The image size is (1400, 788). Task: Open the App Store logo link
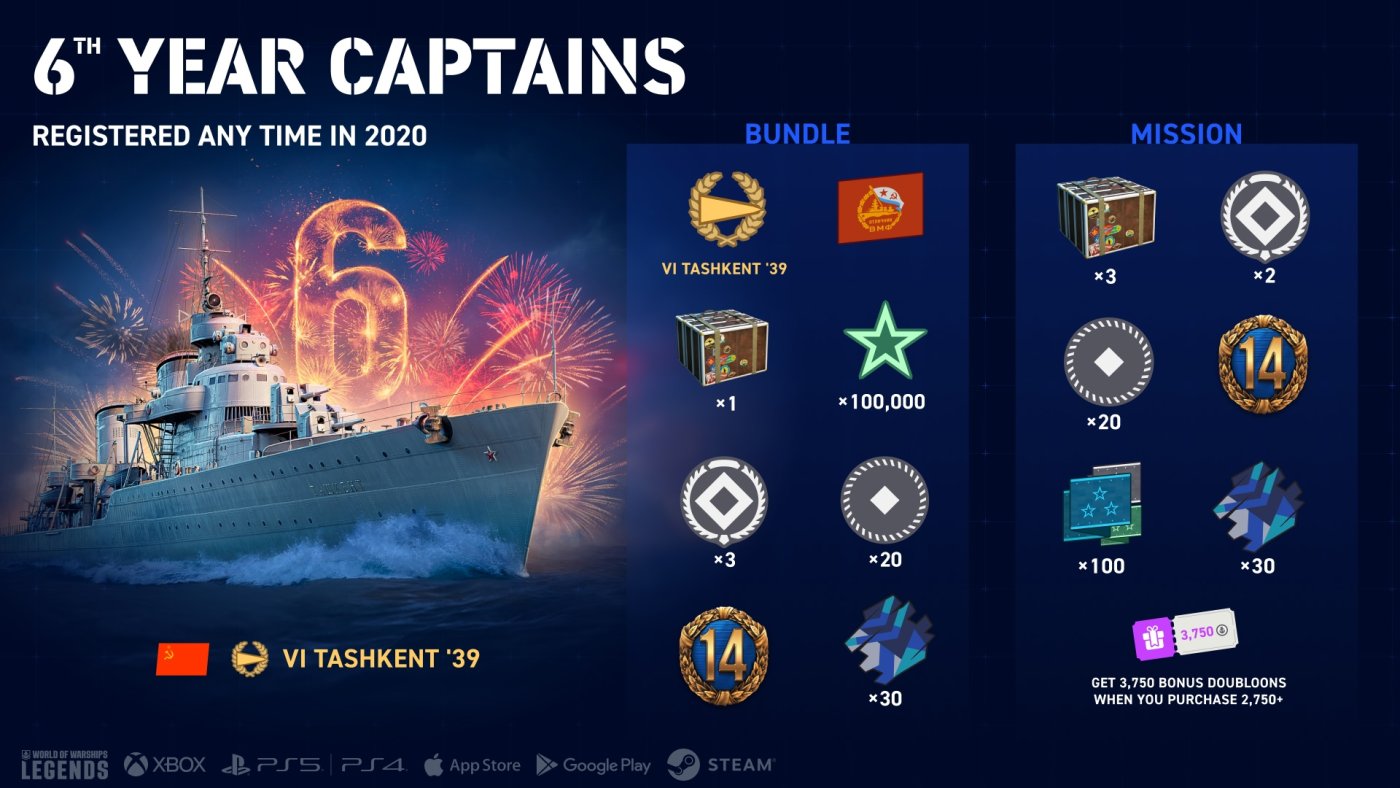[472, 765]
